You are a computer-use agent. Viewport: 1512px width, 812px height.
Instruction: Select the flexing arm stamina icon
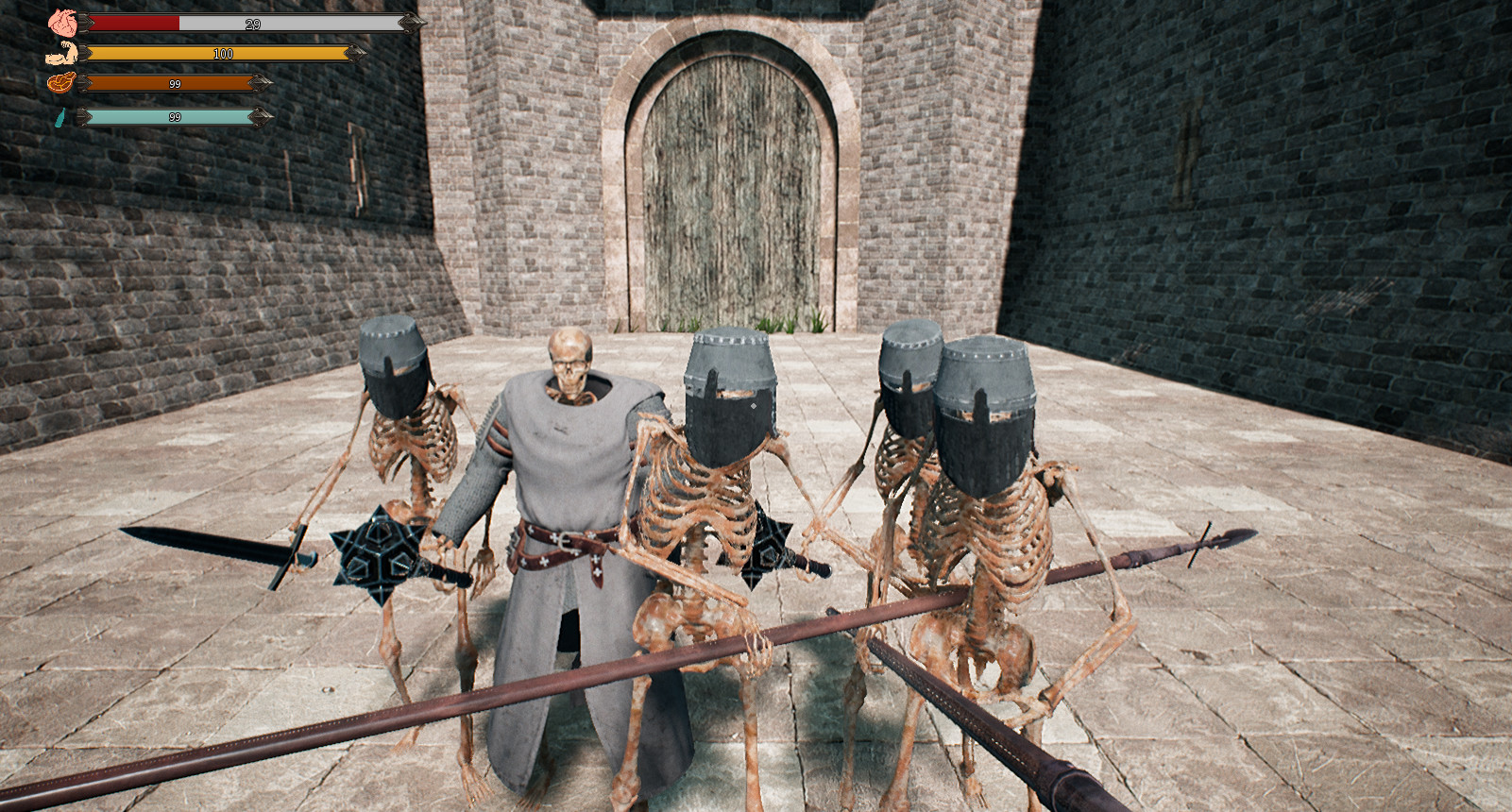59,51
